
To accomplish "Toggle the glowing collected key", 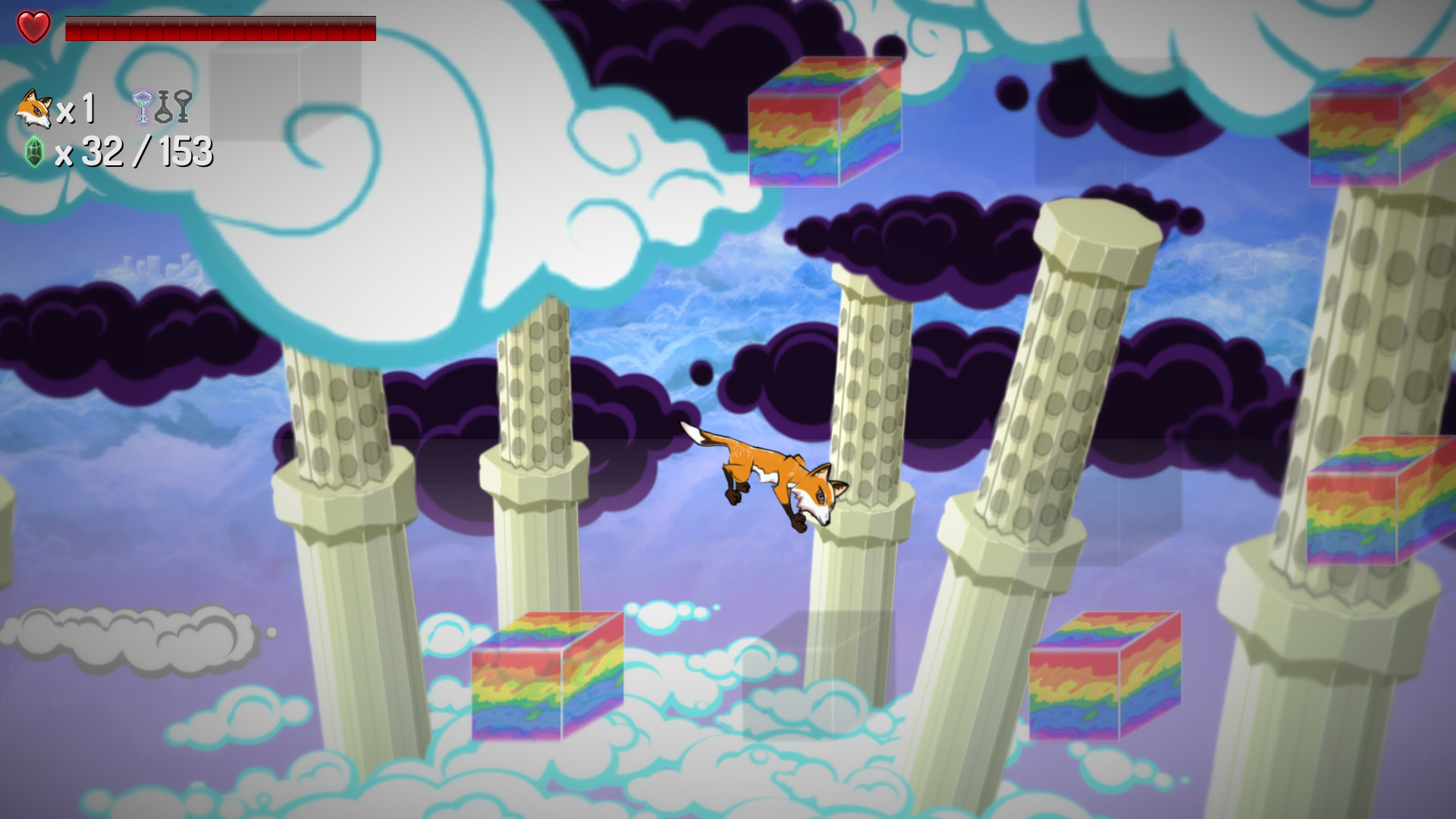I will click(142, 106).
